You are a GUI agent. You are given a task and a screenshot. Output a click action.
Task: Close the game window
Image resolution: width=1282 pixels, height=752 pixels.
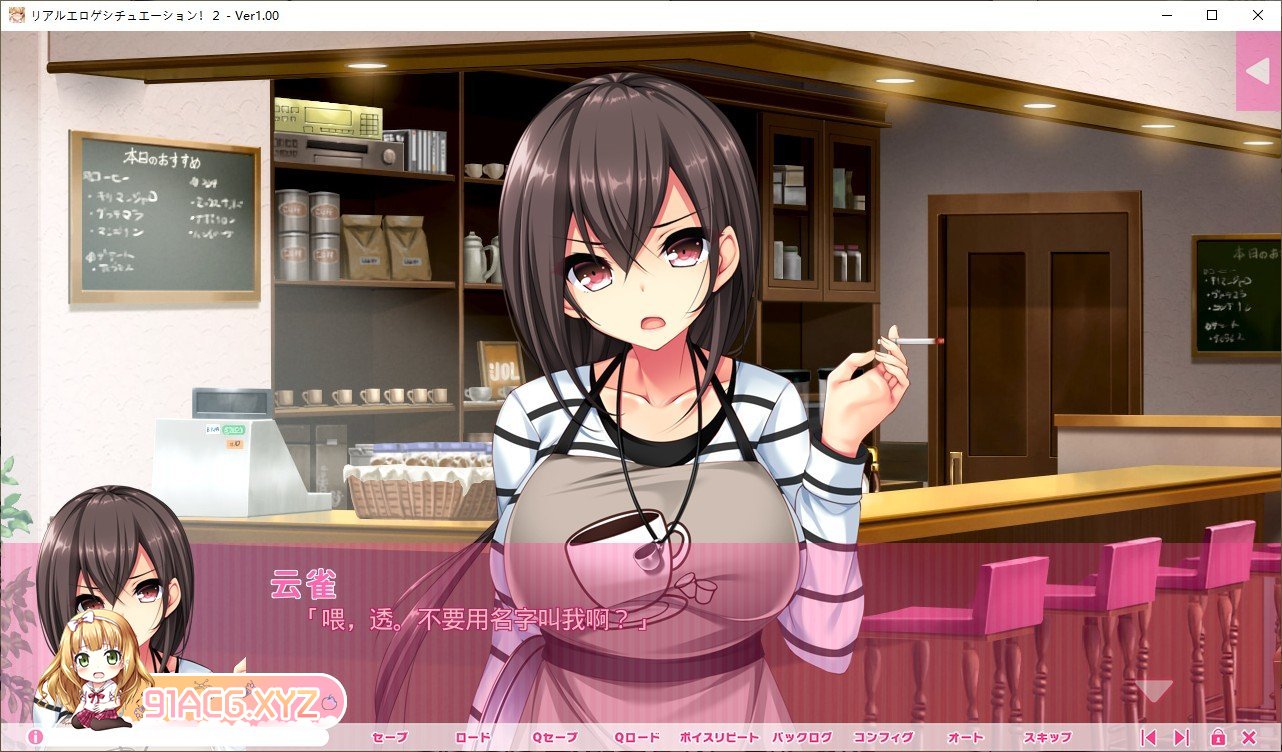tap(1258, 15)
